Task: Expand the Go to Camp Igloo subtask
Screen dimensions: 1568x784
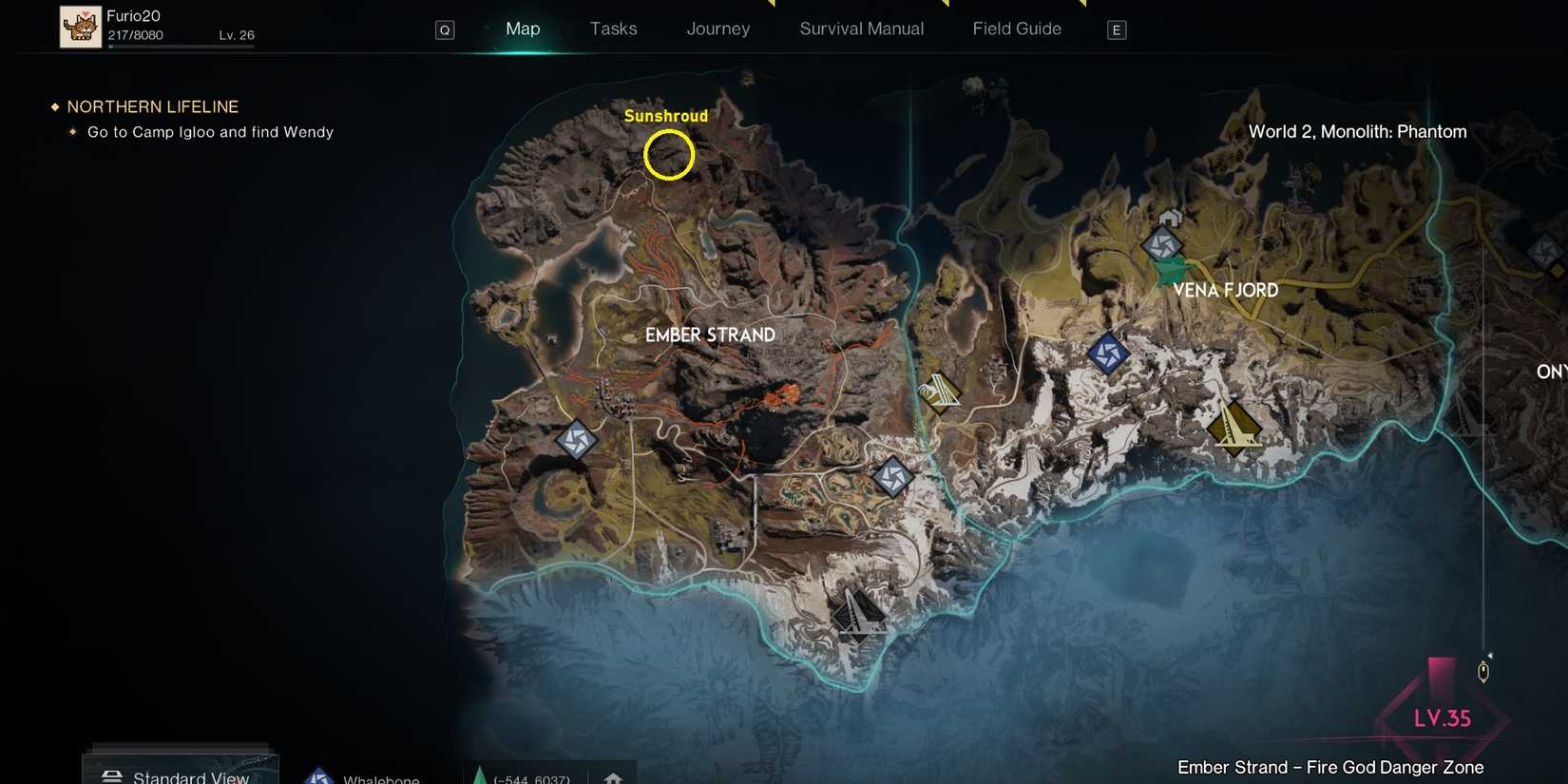Action: 209,131
